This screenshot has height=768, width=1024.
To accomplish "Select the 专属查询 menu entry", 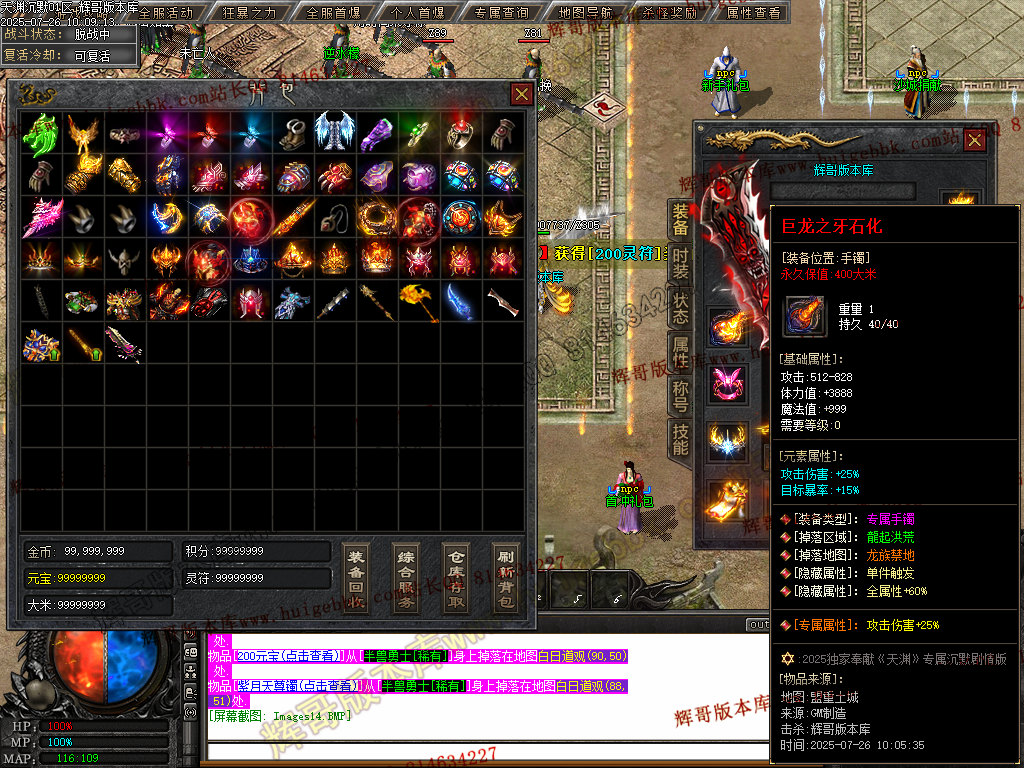I will [x=501, y=13].
